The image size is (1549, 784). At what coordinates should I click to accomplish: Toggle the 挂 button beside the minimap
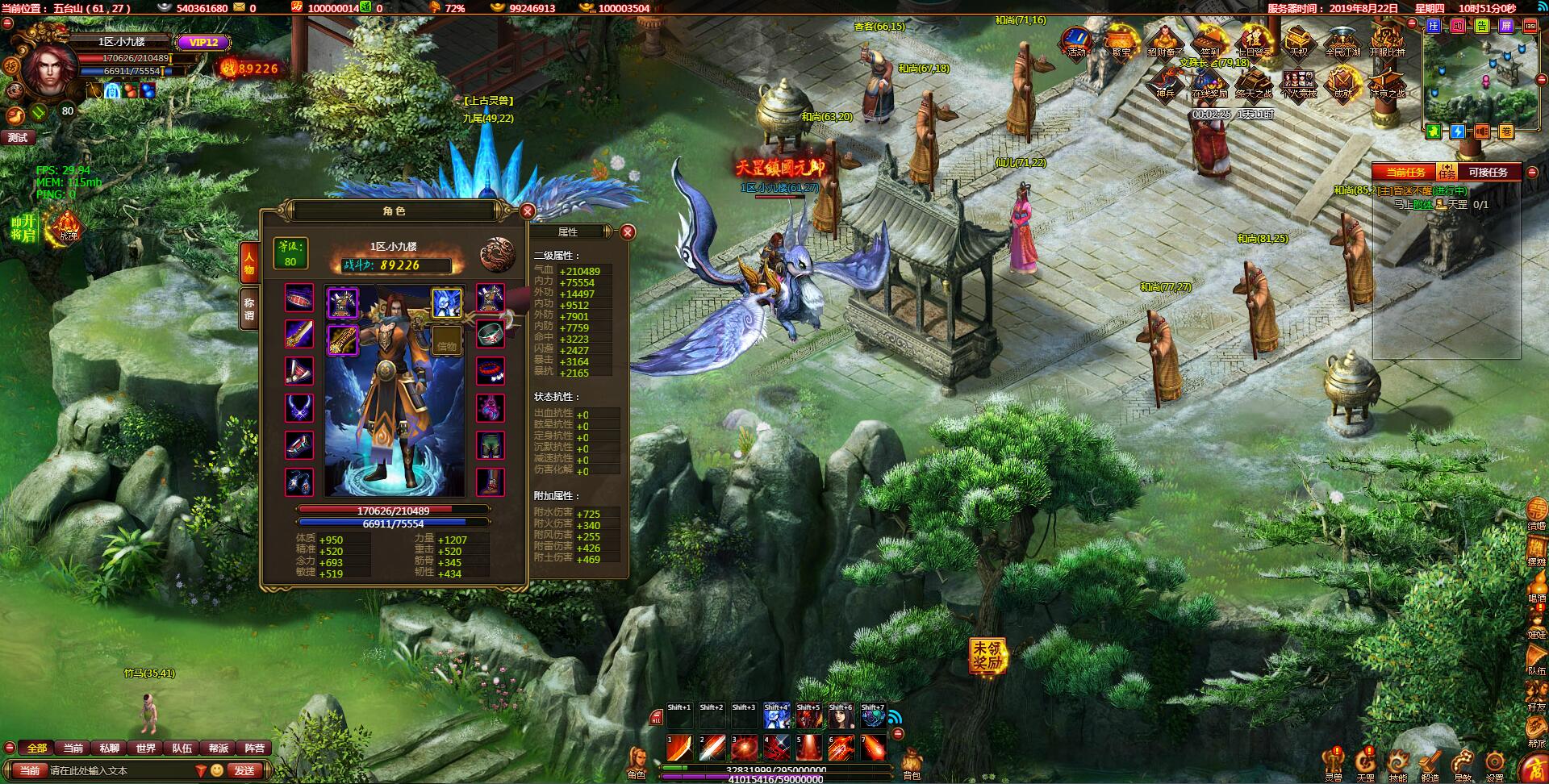1433,27
